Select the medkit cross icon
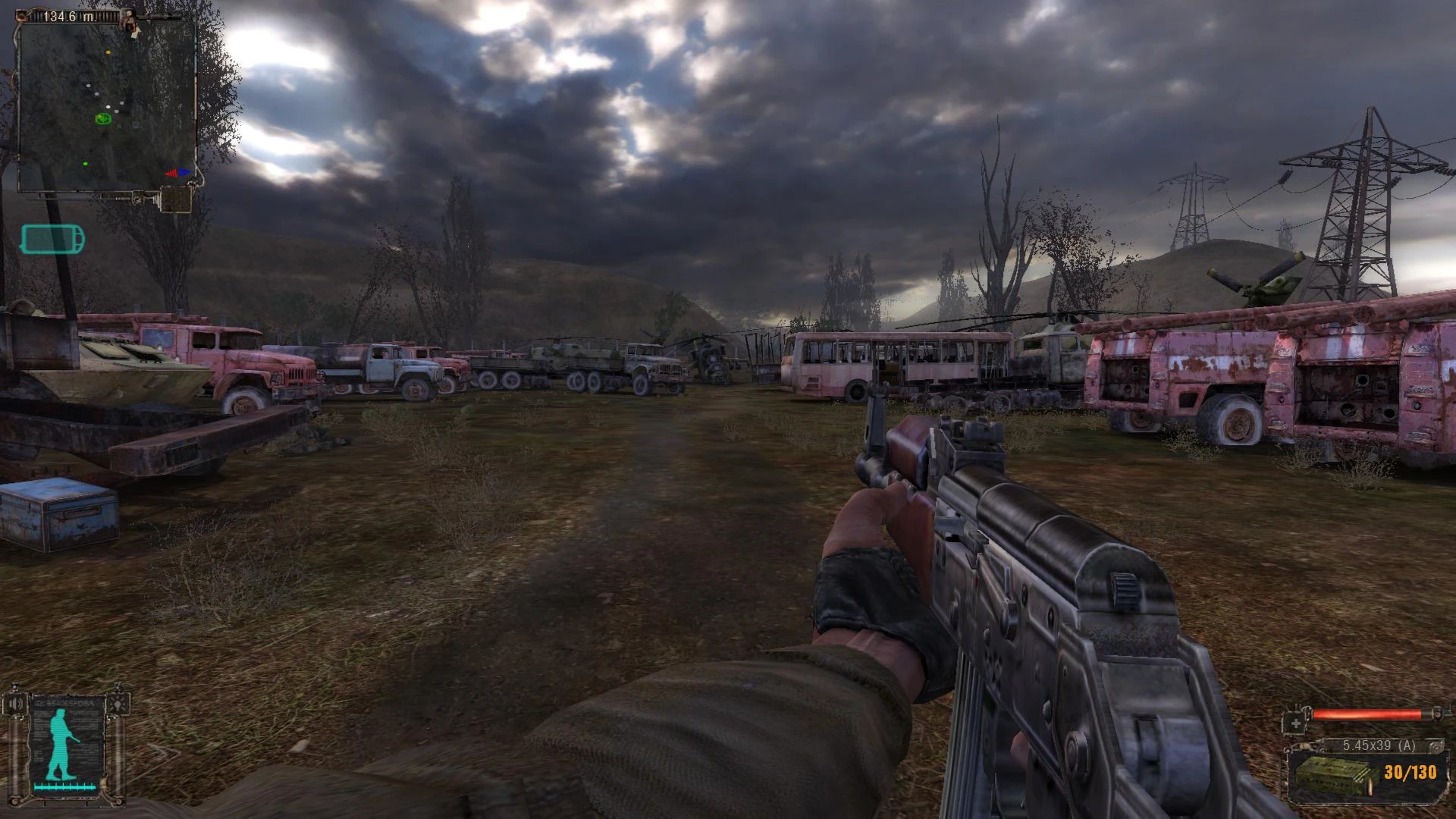Viewport: 1456px width, 819px height. (x=1295, y=723)
